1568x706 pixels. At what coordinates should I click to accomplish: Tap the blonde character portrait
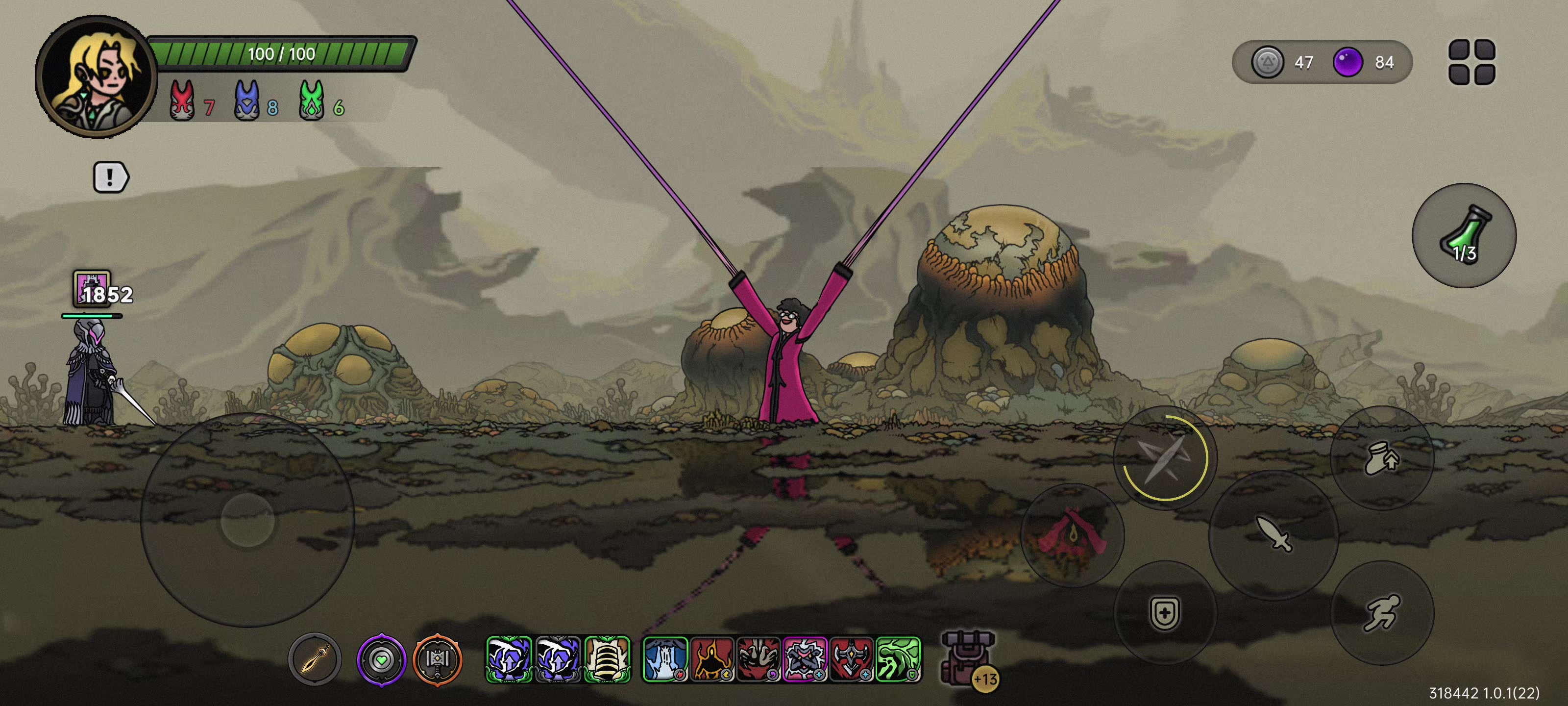[x=96, y=77]
